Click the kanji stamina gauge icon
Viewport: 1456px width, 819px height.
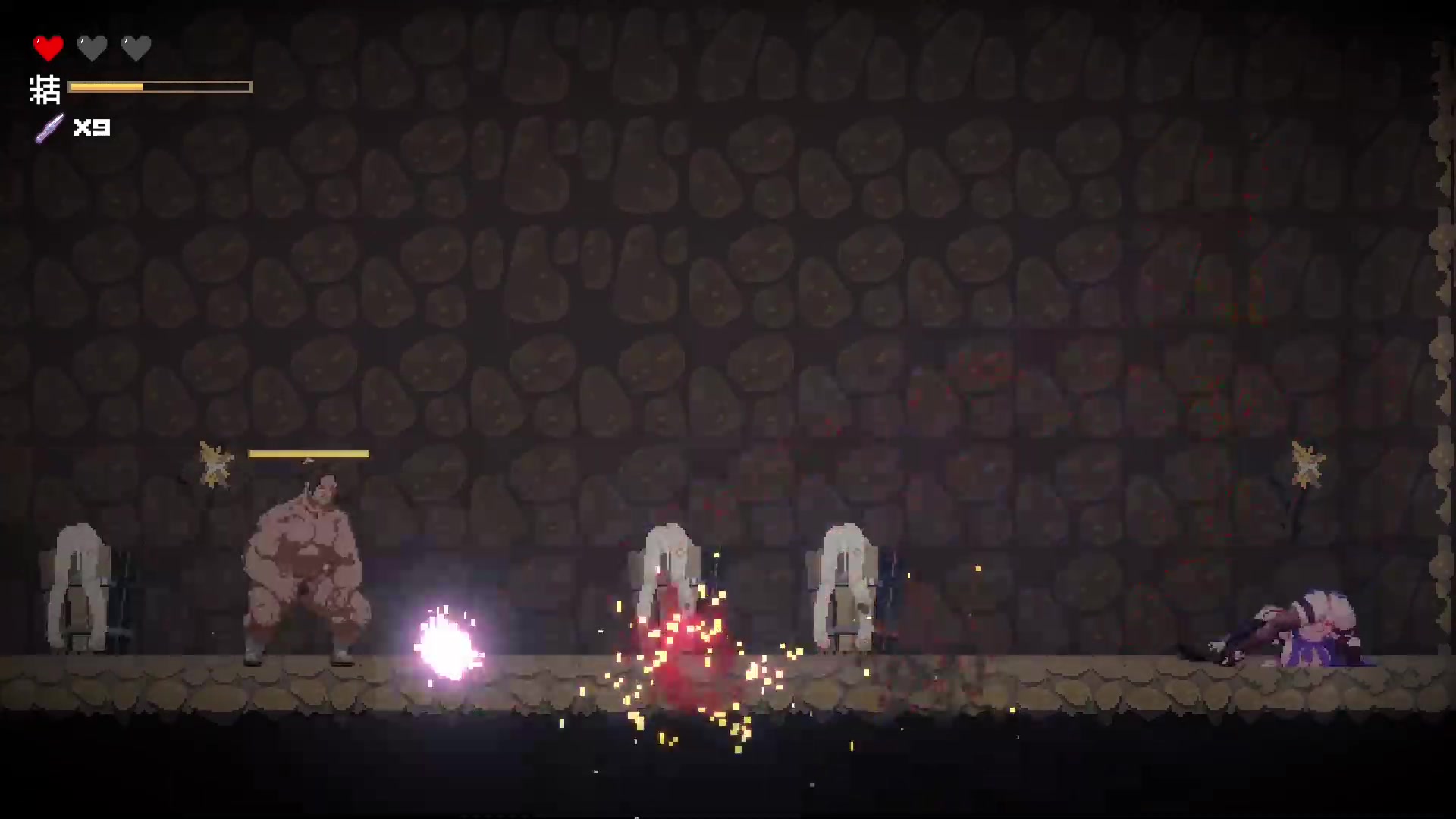click(x=45, y=89)
